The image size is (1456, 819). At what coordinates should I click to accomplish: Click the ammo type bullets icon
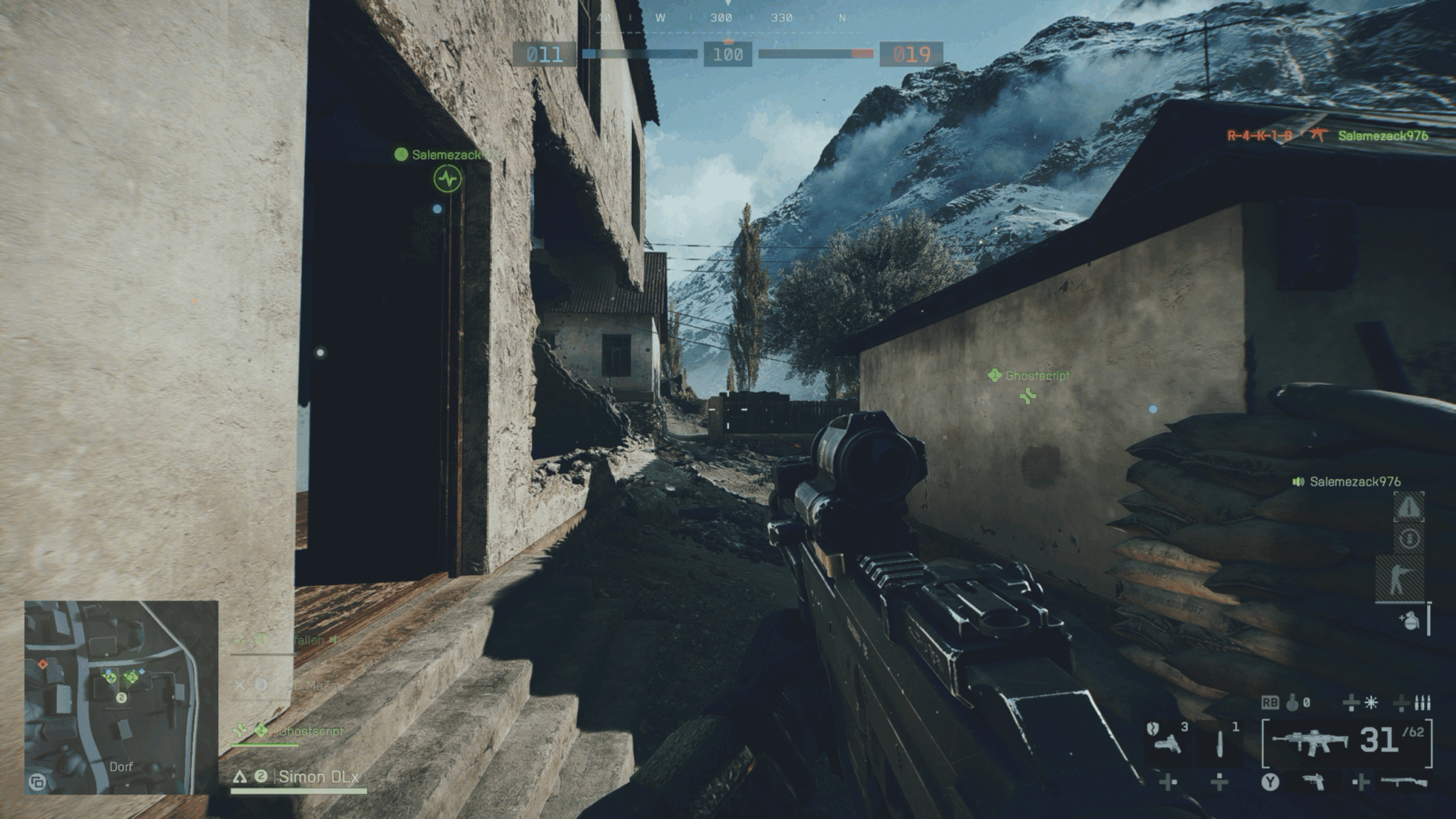(1422, 703)
